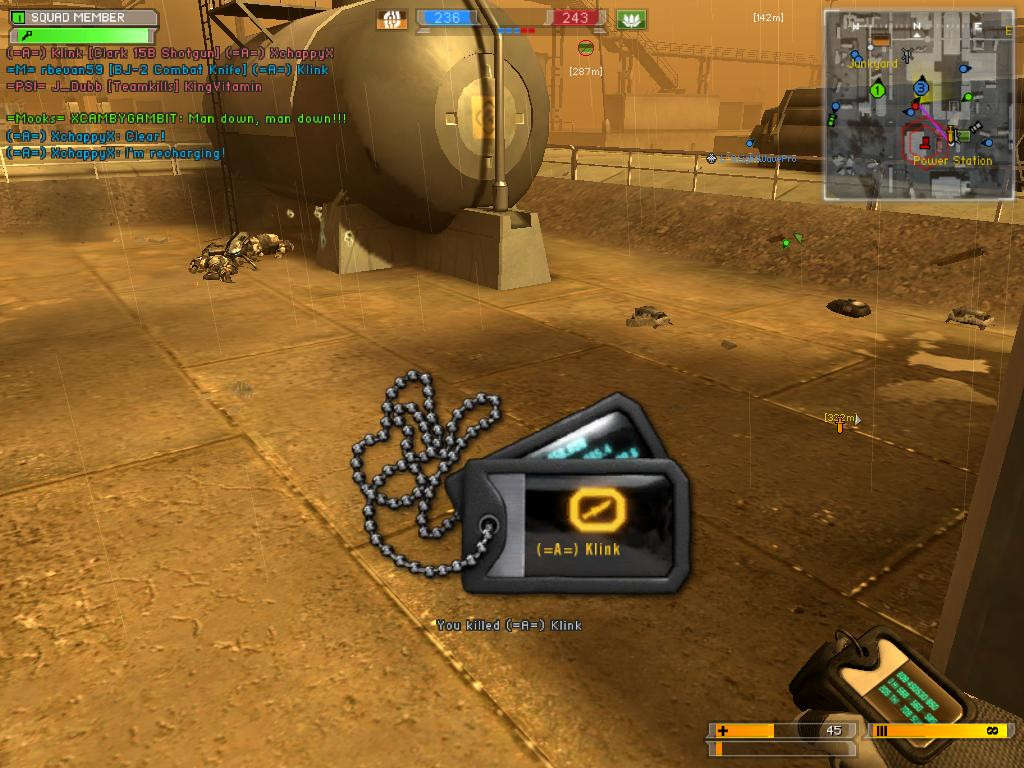Click the XCAMBYGAMBIT "Man down" chat message
Image resolution: width=1024 pixels, height=768 pixels.
click(x=177, y=119)
